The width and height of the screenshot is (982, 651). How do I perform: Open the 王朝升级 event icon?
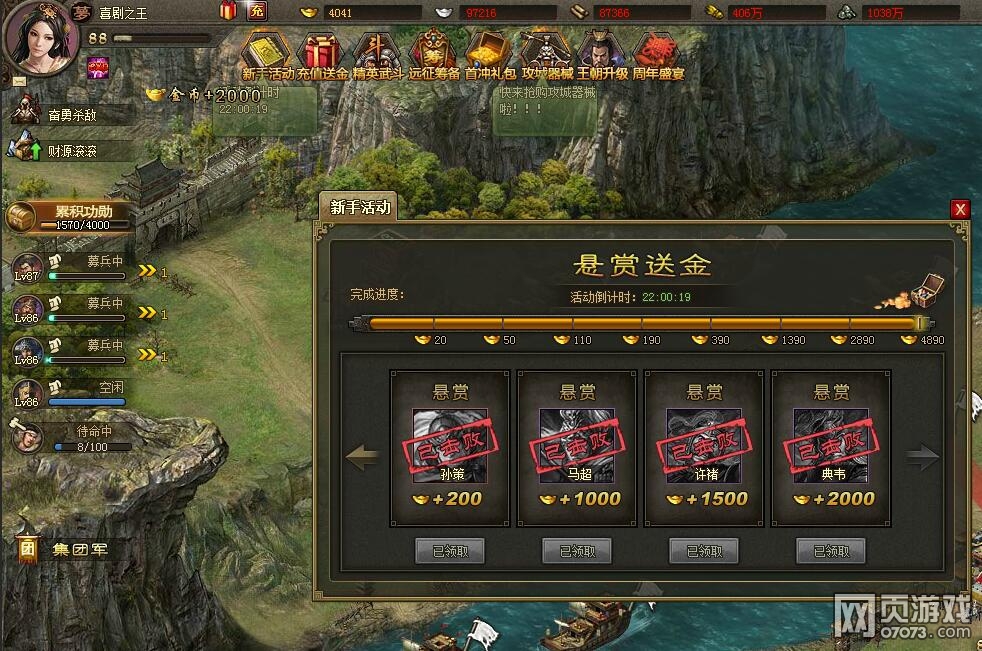602,51
